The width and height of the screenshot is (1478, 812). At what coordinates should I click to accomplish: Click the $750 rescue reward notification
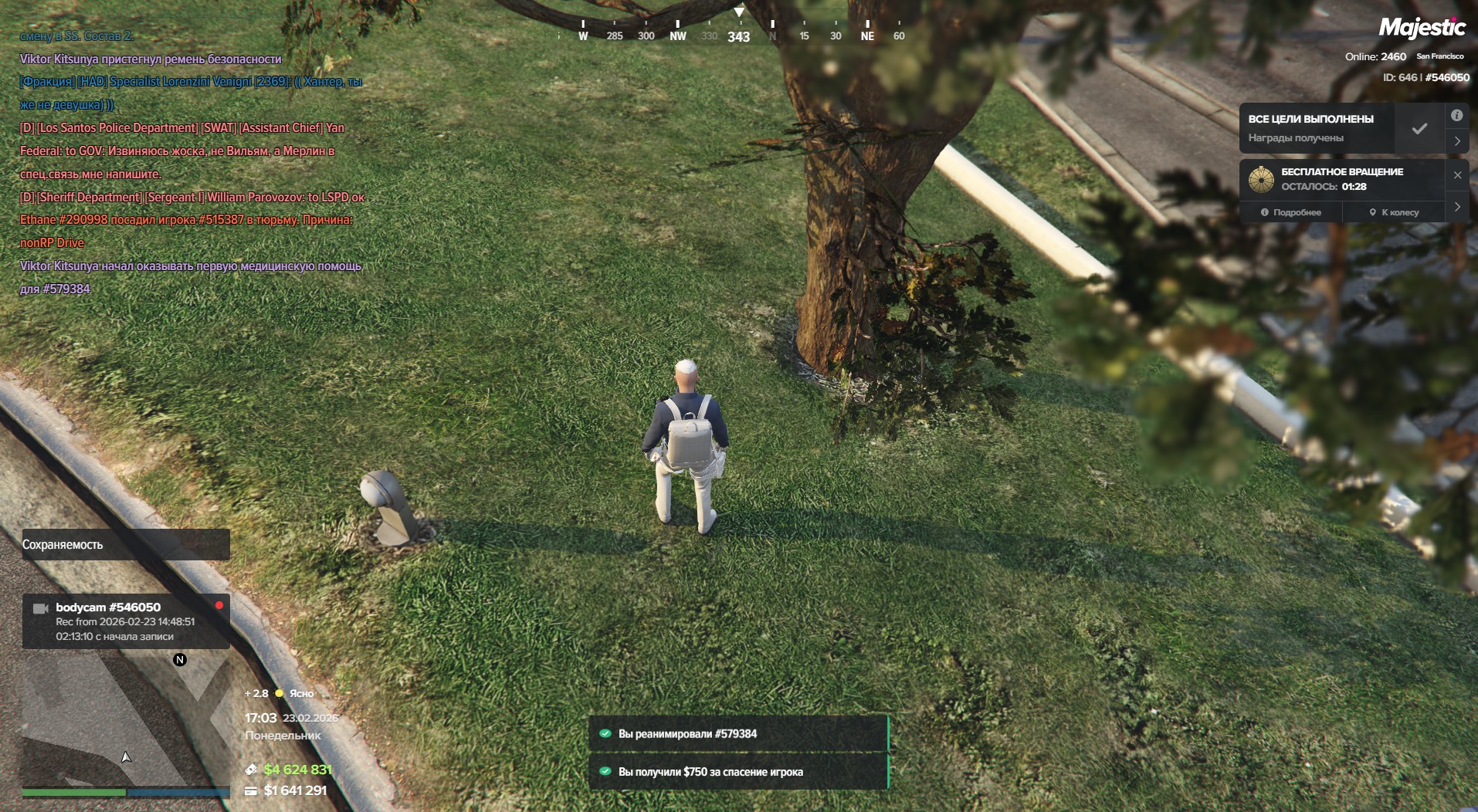point(738,772)
